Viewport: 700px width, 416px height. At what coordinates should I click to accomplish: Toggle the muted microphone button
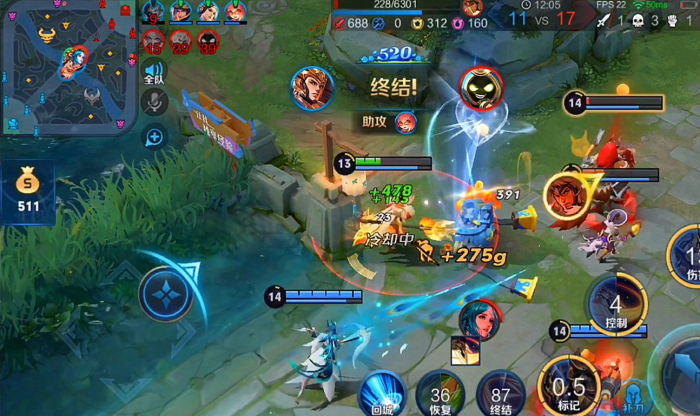pos(154,101)
